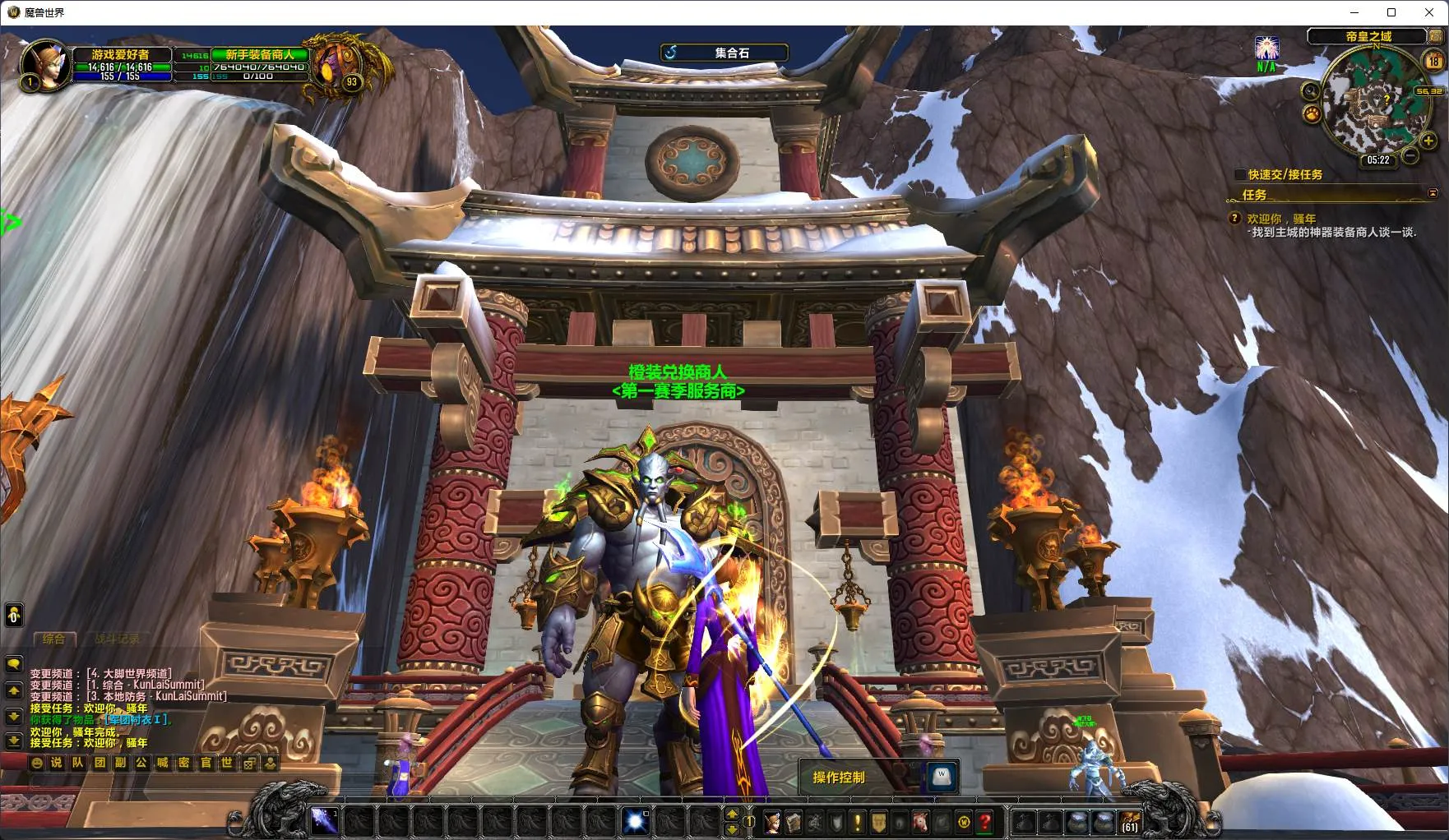The height and width of the screenshot is (840, 1449).
Task: Enable the 快速交/接任务 checkbox
Action: [1240, 174]
